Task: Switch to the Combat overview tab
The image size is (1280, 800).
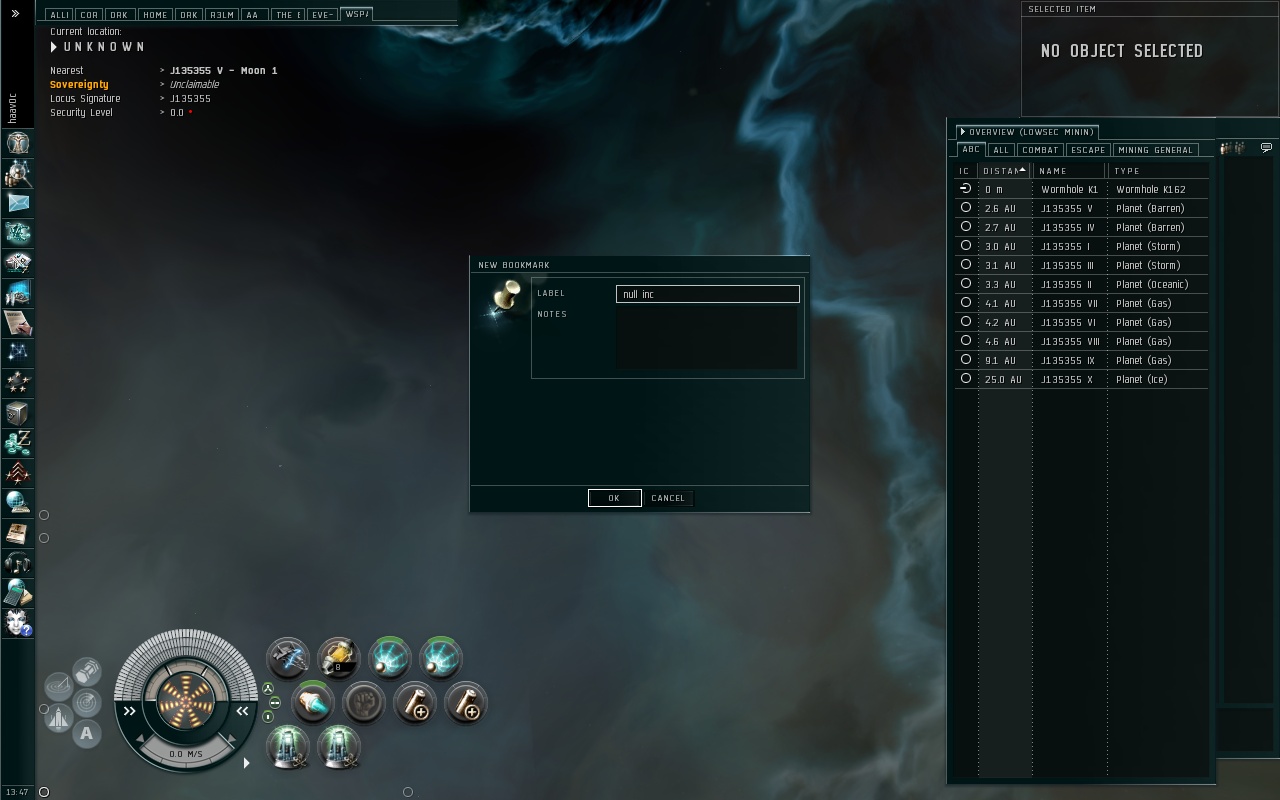Action: [x=1040, y=150]
